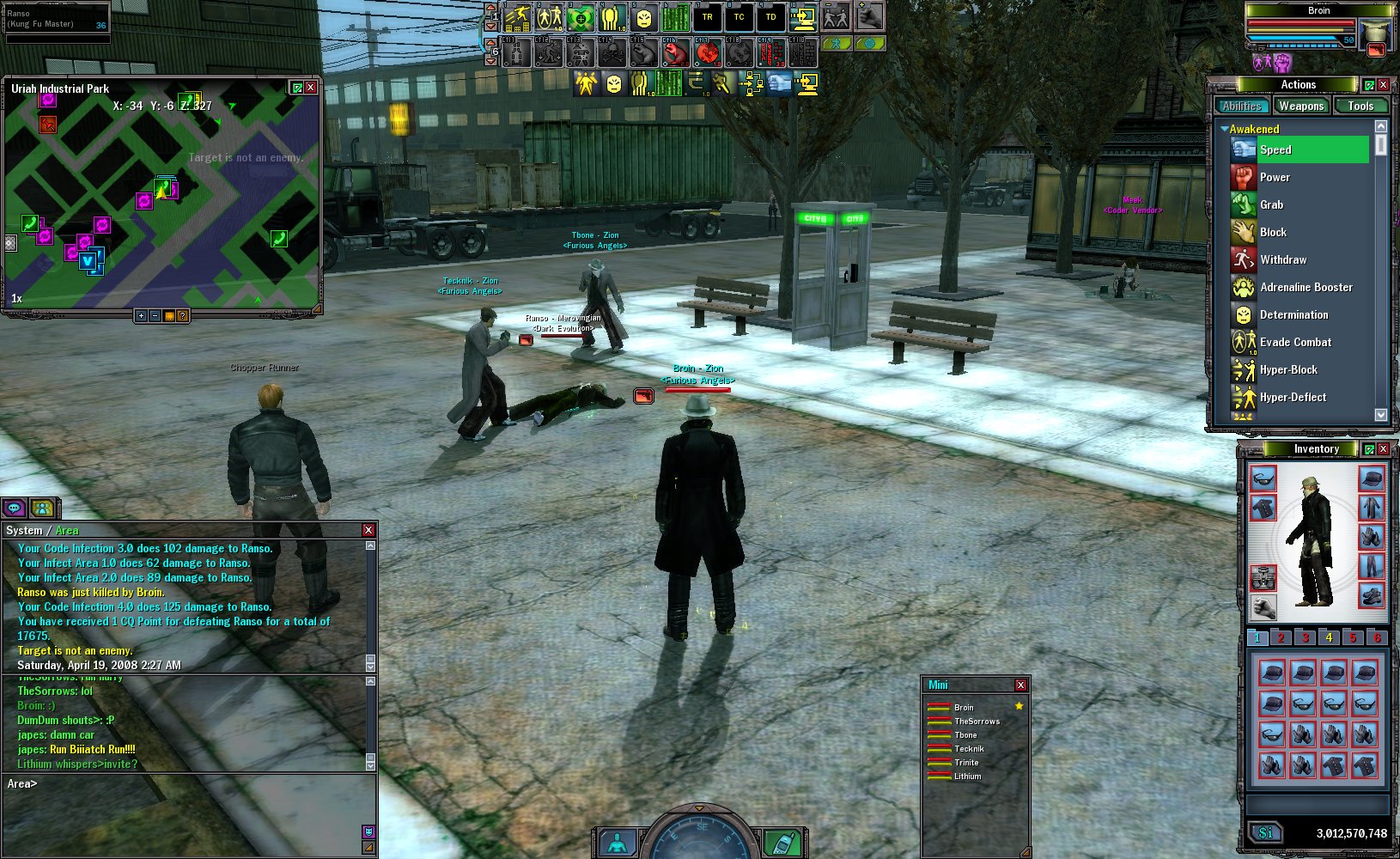Zoom in the map with plus button
1400x859 pixels.
pos(141,316)
